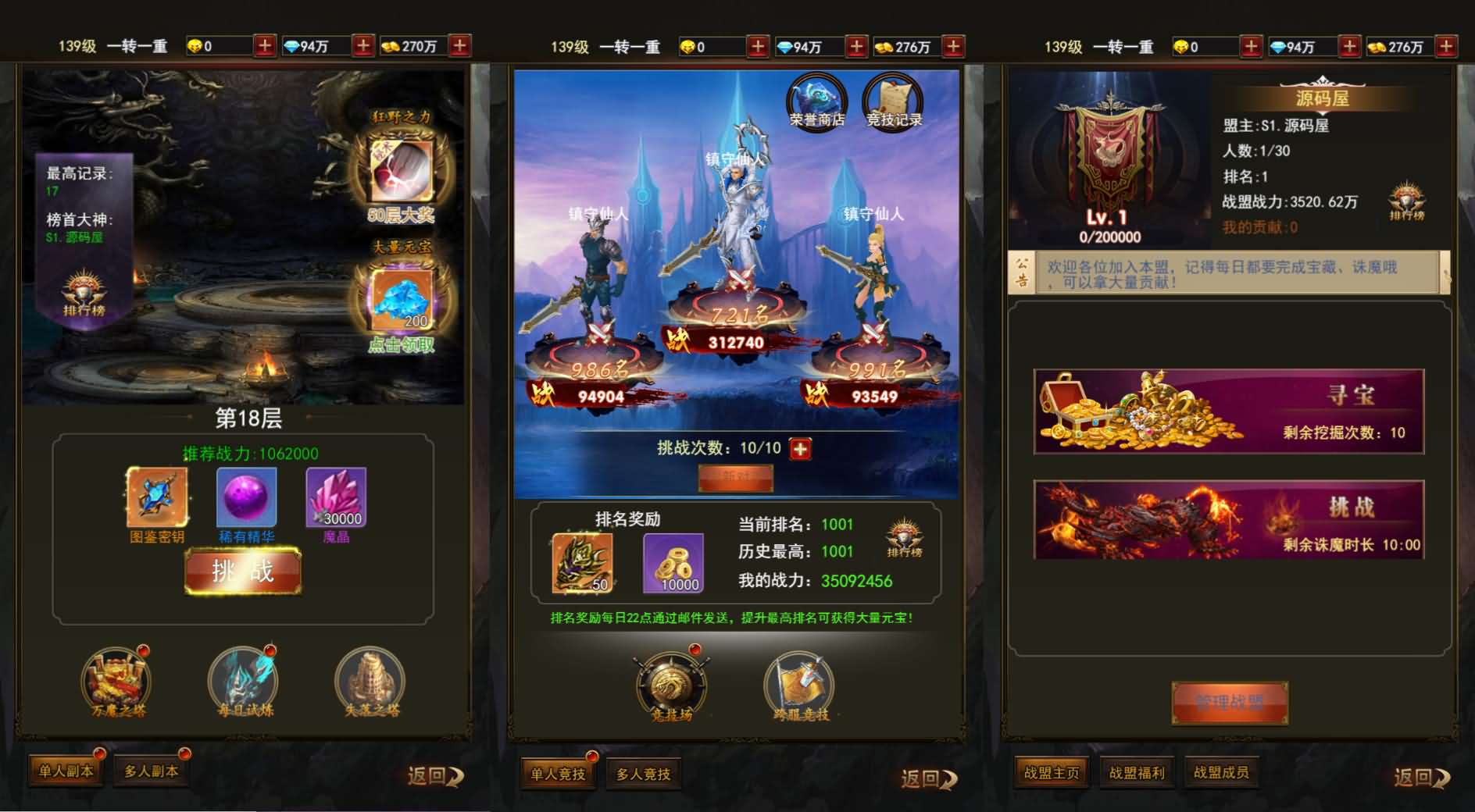The height and width of the screenshot is (812, 1475).
Task: Switch to the 战盟成员 tab
Action: 1223,771
